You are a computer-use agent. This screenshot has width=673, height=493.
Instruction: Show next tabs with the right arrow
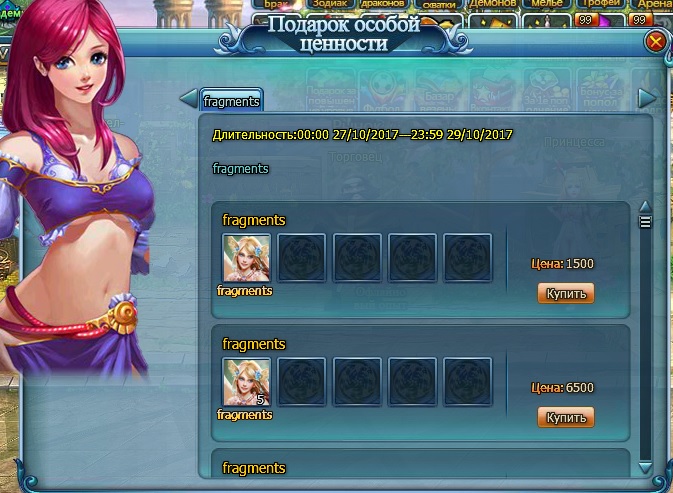pyautogui.click(x=647, y=98)
